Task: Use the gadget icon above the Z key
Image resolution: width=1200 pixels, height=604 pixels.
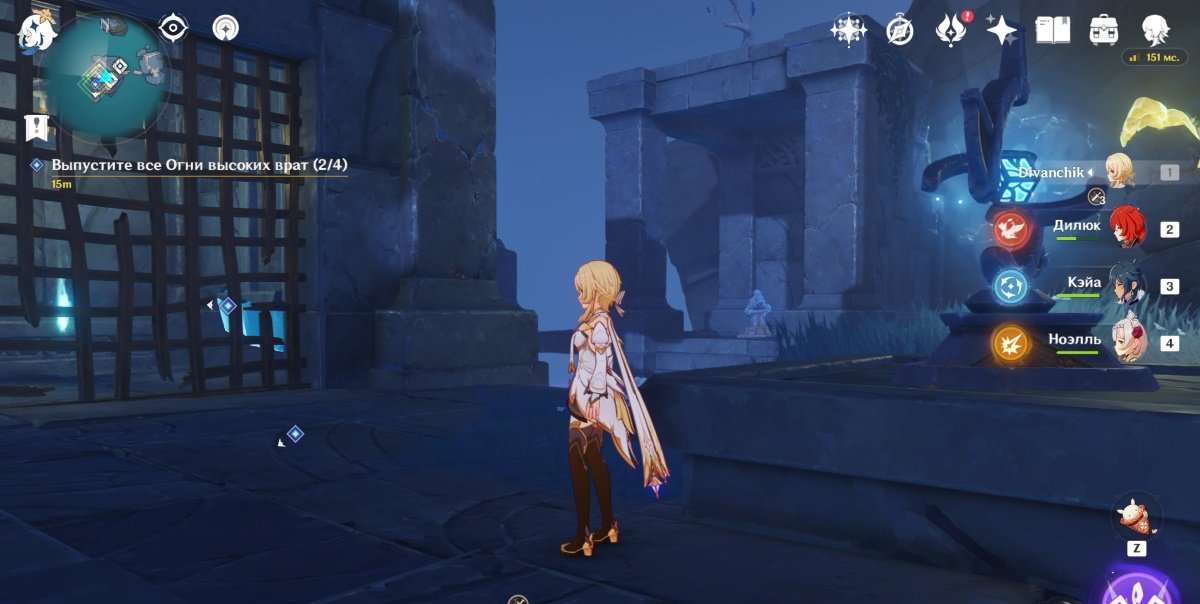Action: pyautogui.click(x=1136, y=518)
